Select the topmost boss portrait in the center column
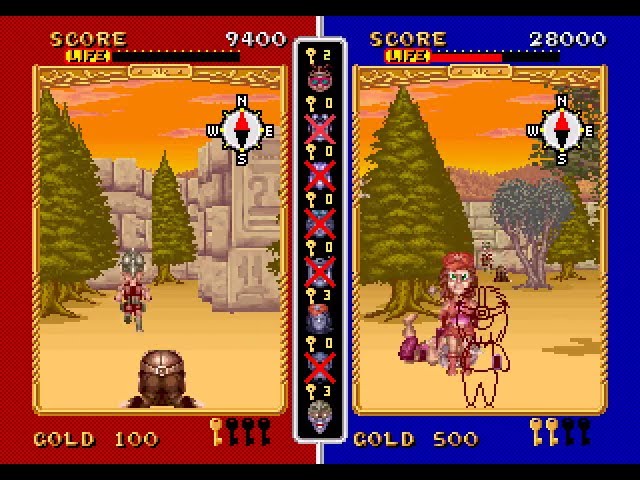Image resolution: width=640 pixels, height=480 pixels. [x=320, y=78]
